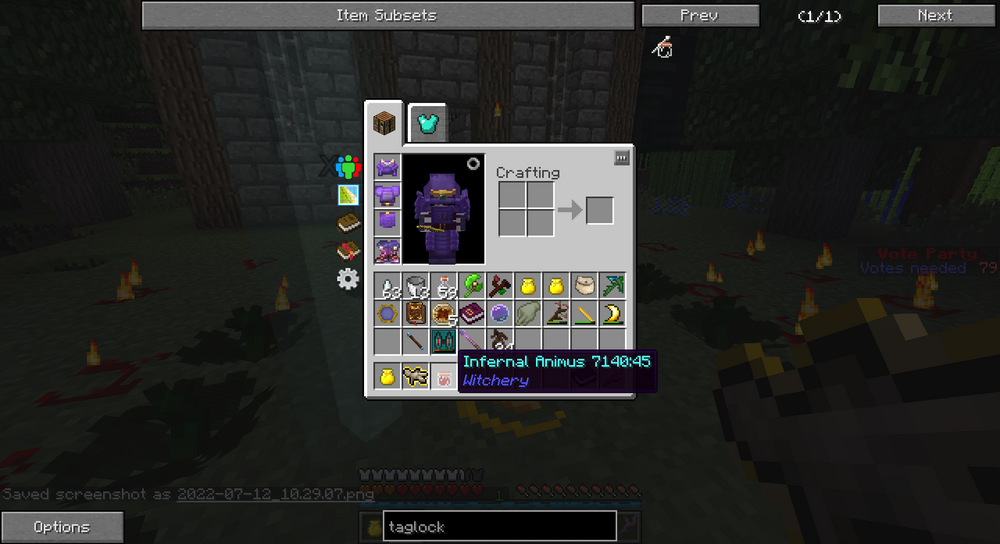
Task: Open the small three-dot button beside Crafting
Action: click(x=622, y=157)
